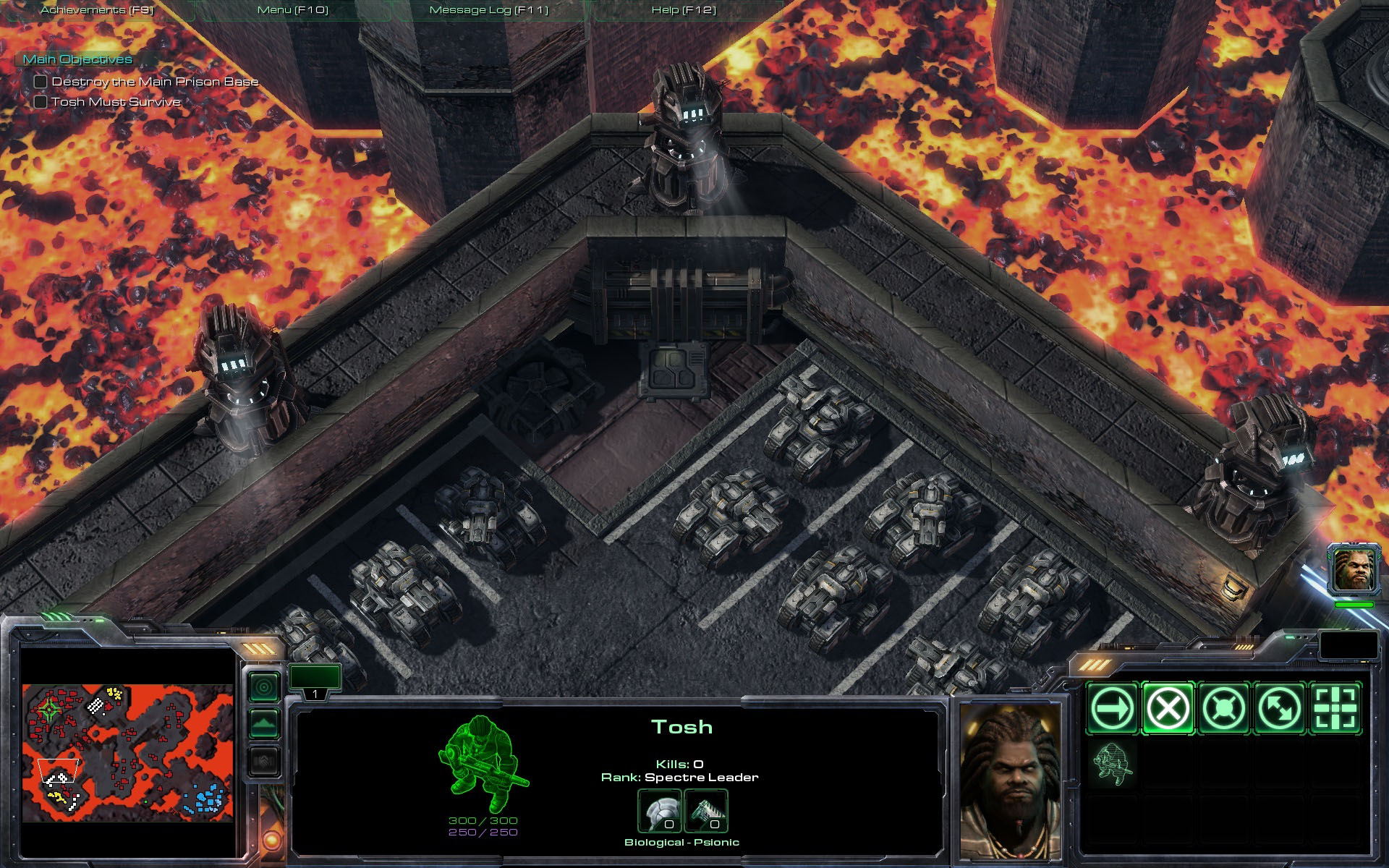
Task: Issue the Stop command
Action: tap(1168, 708)
